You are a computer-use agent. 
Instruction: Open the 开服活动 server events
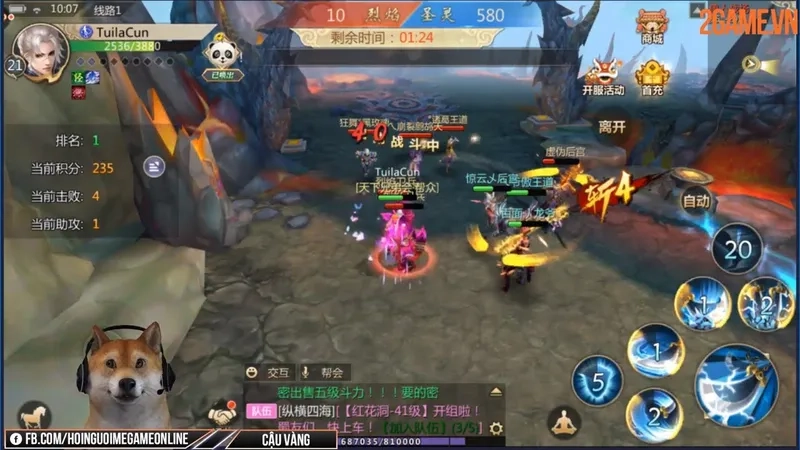[x=603, y=76]
